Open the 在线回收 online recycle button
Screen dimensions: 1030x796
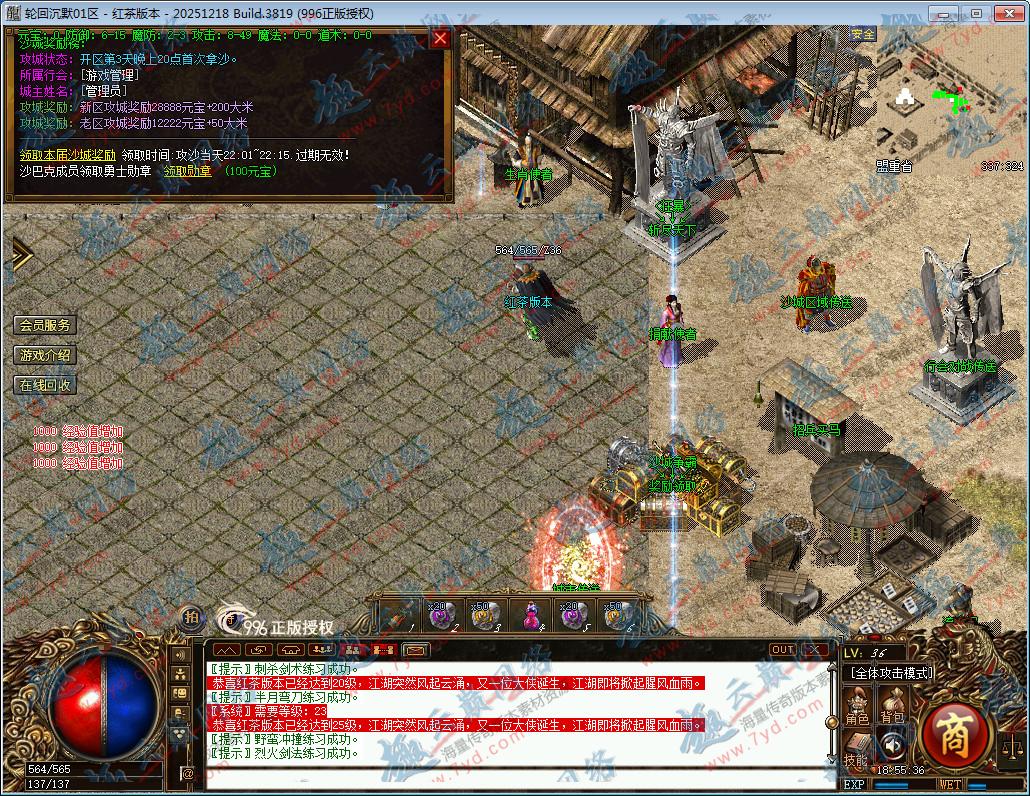(x=45, y=385)
